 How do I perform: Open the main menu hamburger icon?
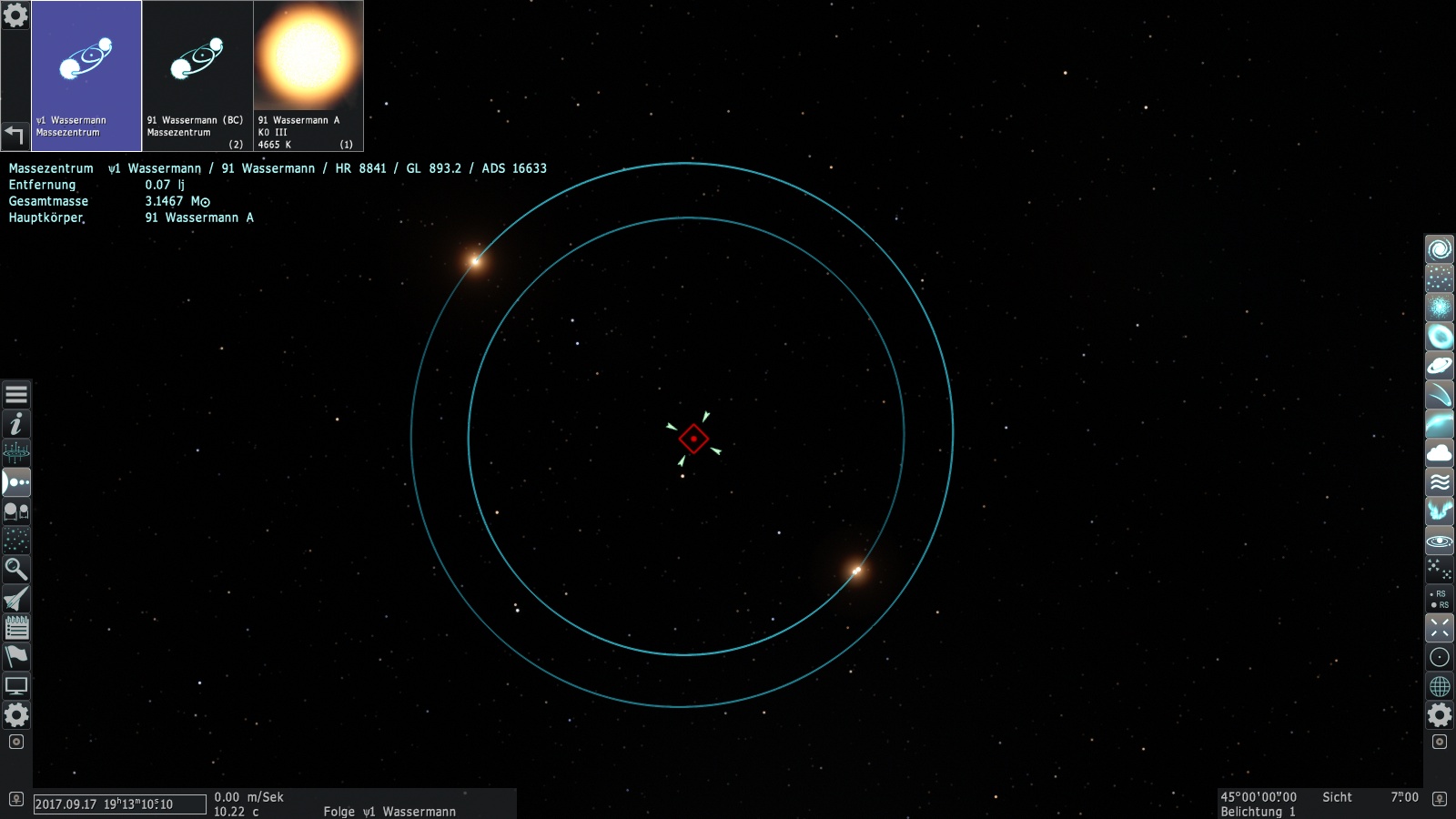click(x=16, y=395)
